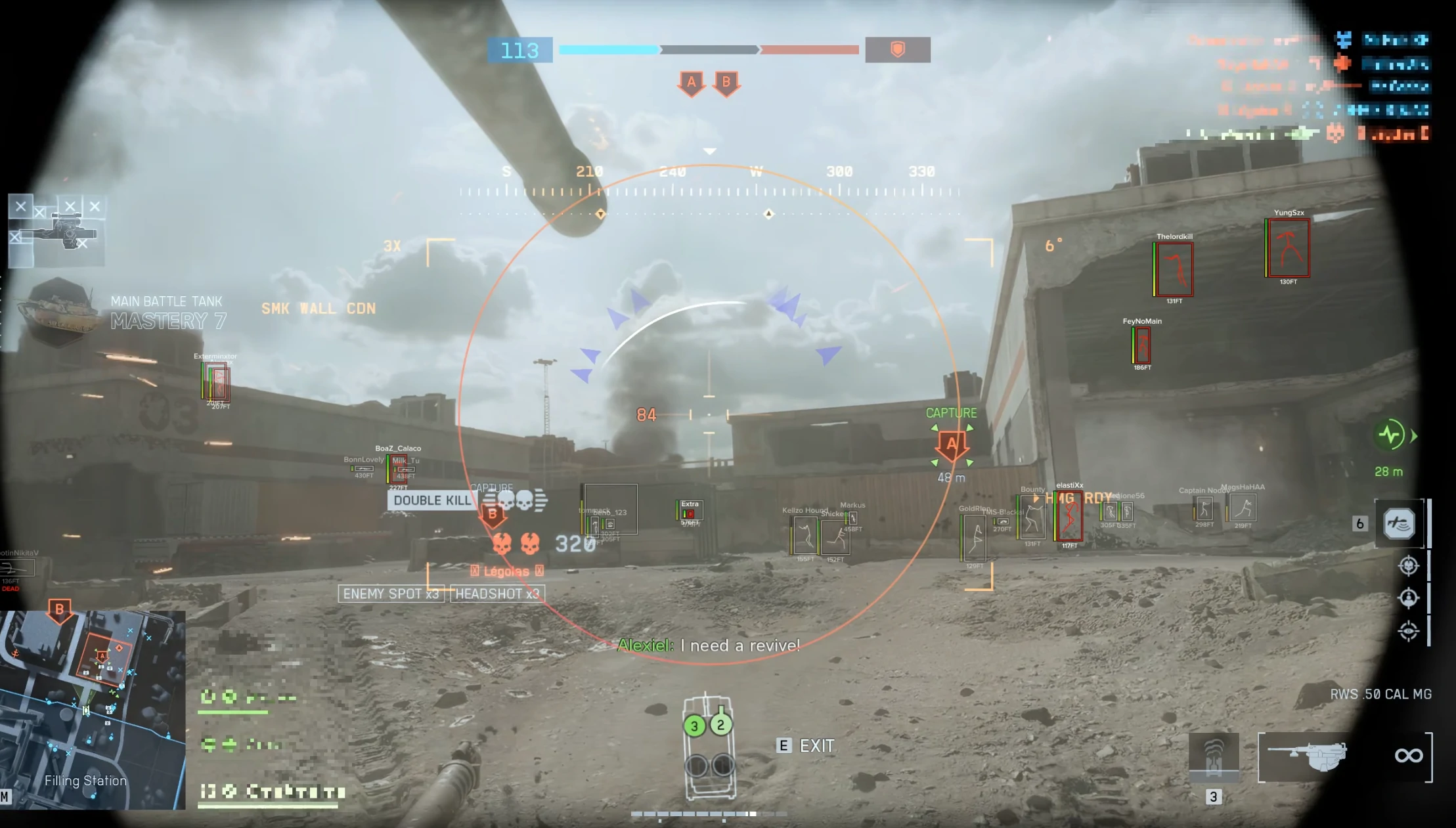1456x828 pixels.
Task: Toggle the infinity ammo indicator
Action: point(1409,755)
